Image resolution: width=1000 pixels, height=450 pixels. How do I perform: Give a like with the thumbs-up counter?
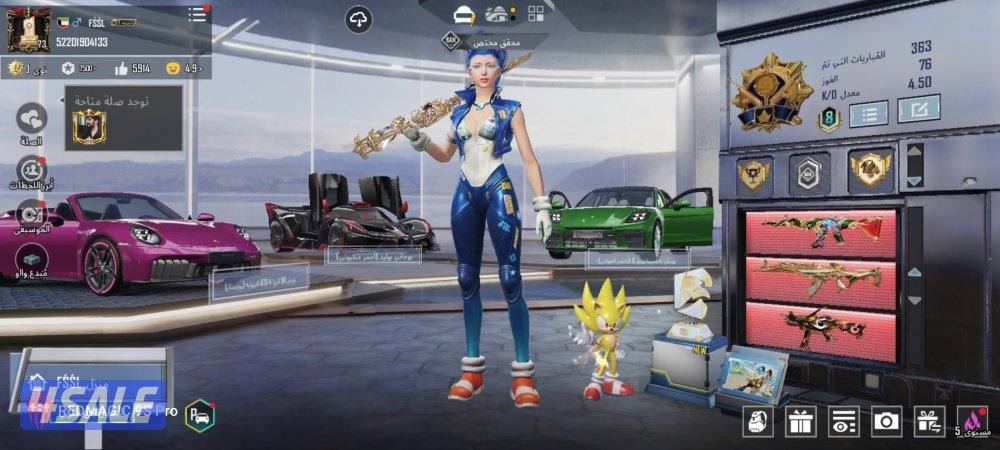122,68
